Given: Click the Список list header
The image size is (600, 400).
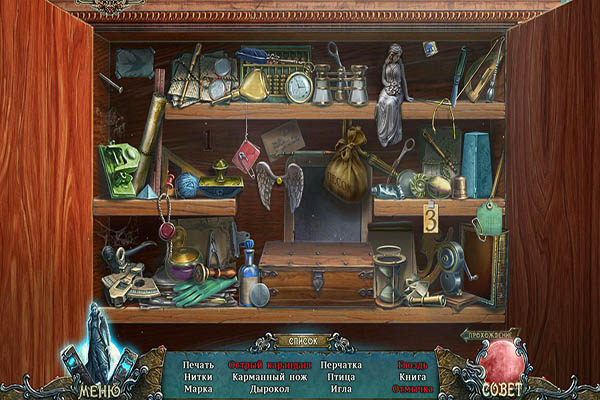Looking at the screenshot, I should click(x=300, y=341).
